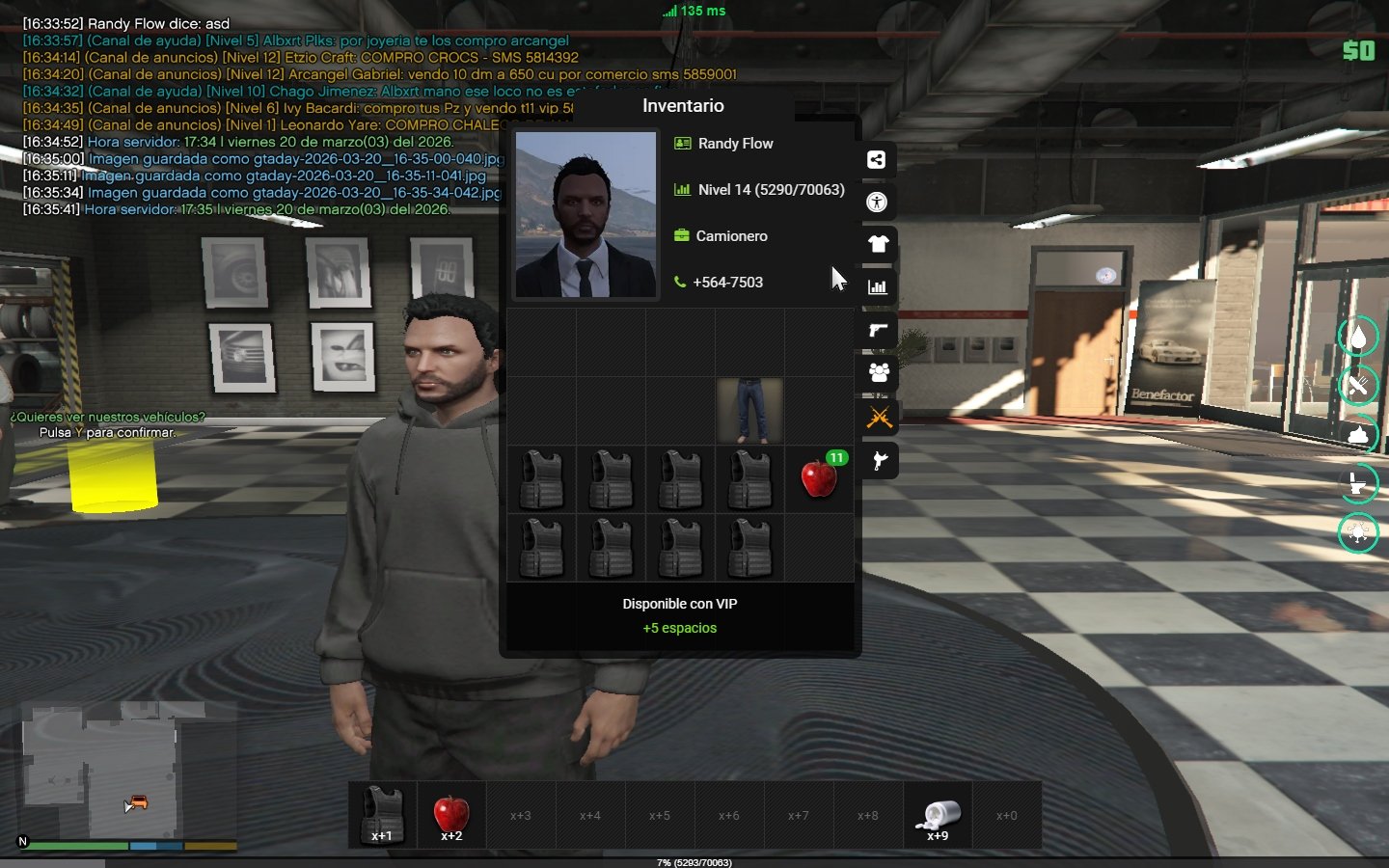
Task: Open the bar chart statistics tab
Action: (x=878, y=286)
